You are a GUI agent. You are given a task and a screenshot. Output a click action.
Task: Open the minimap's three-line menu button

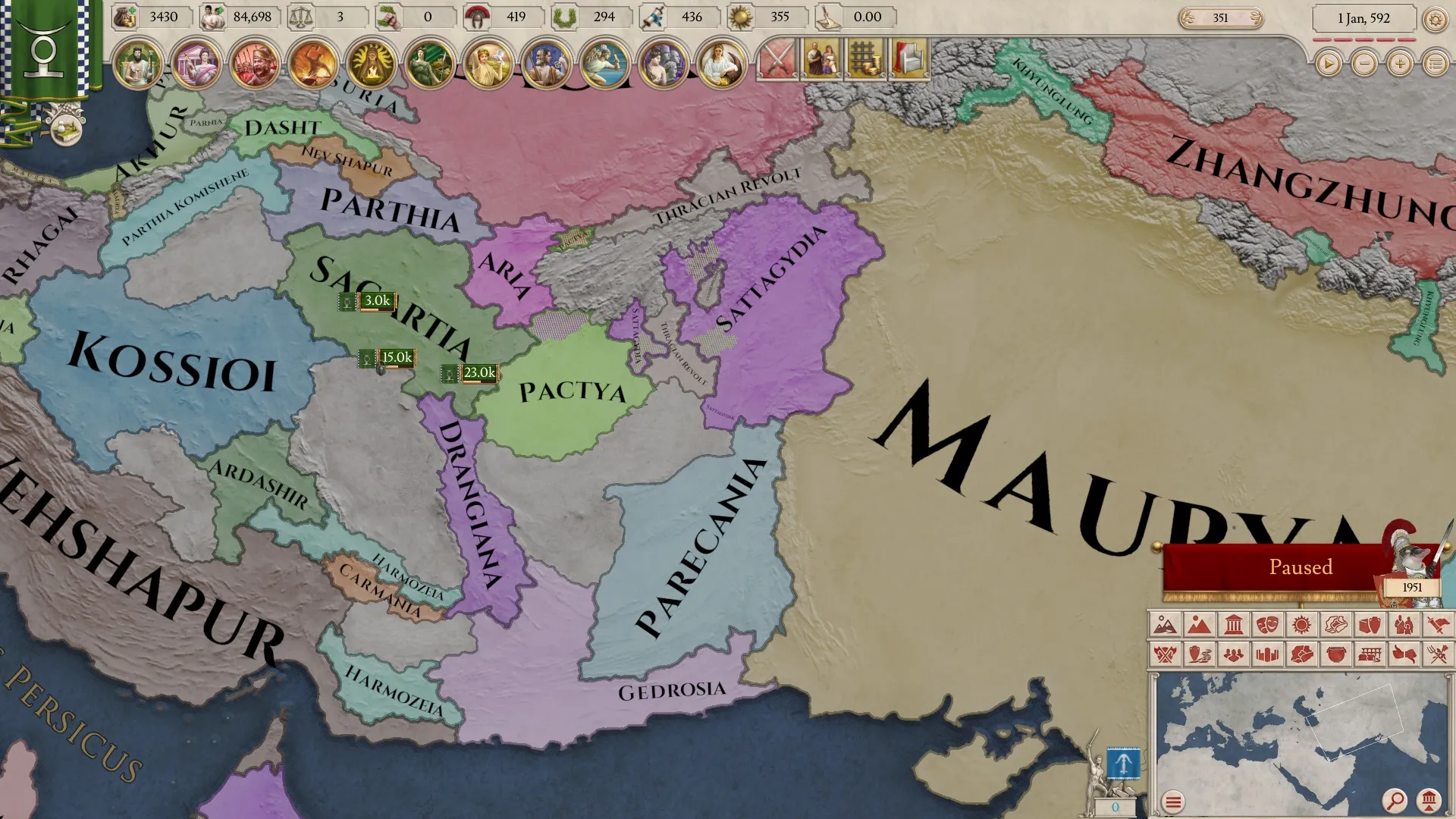click(1173, 802)
